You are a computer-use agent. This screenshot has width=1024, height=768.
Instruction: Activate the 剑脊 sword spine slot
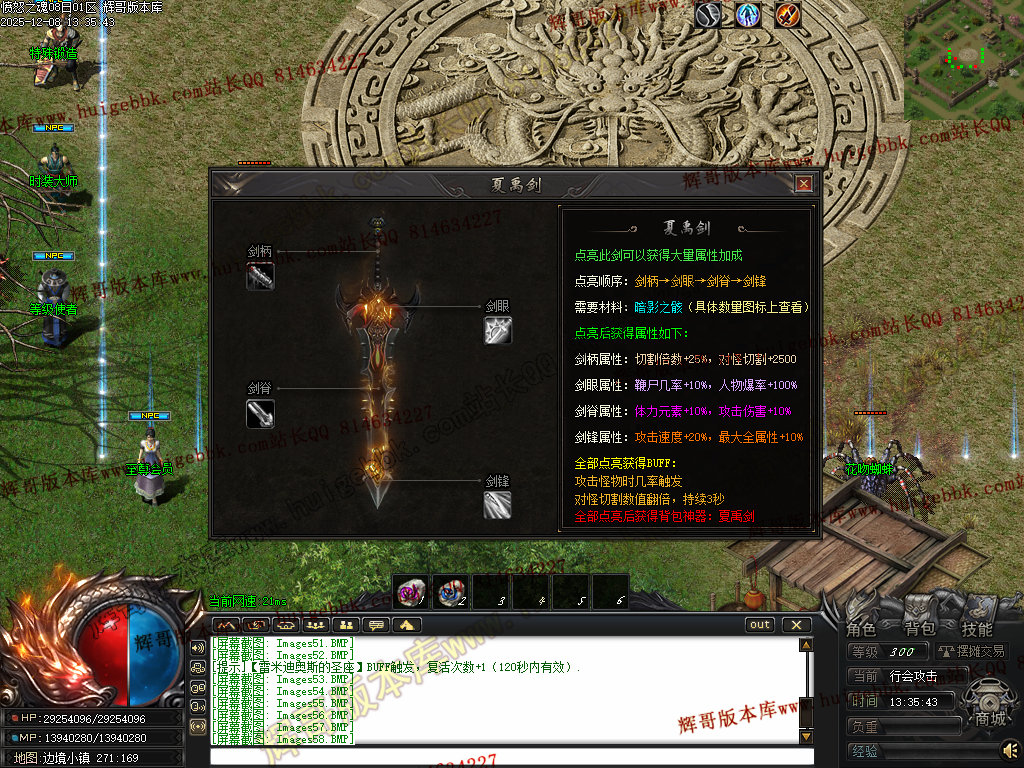tap(260, 413)
